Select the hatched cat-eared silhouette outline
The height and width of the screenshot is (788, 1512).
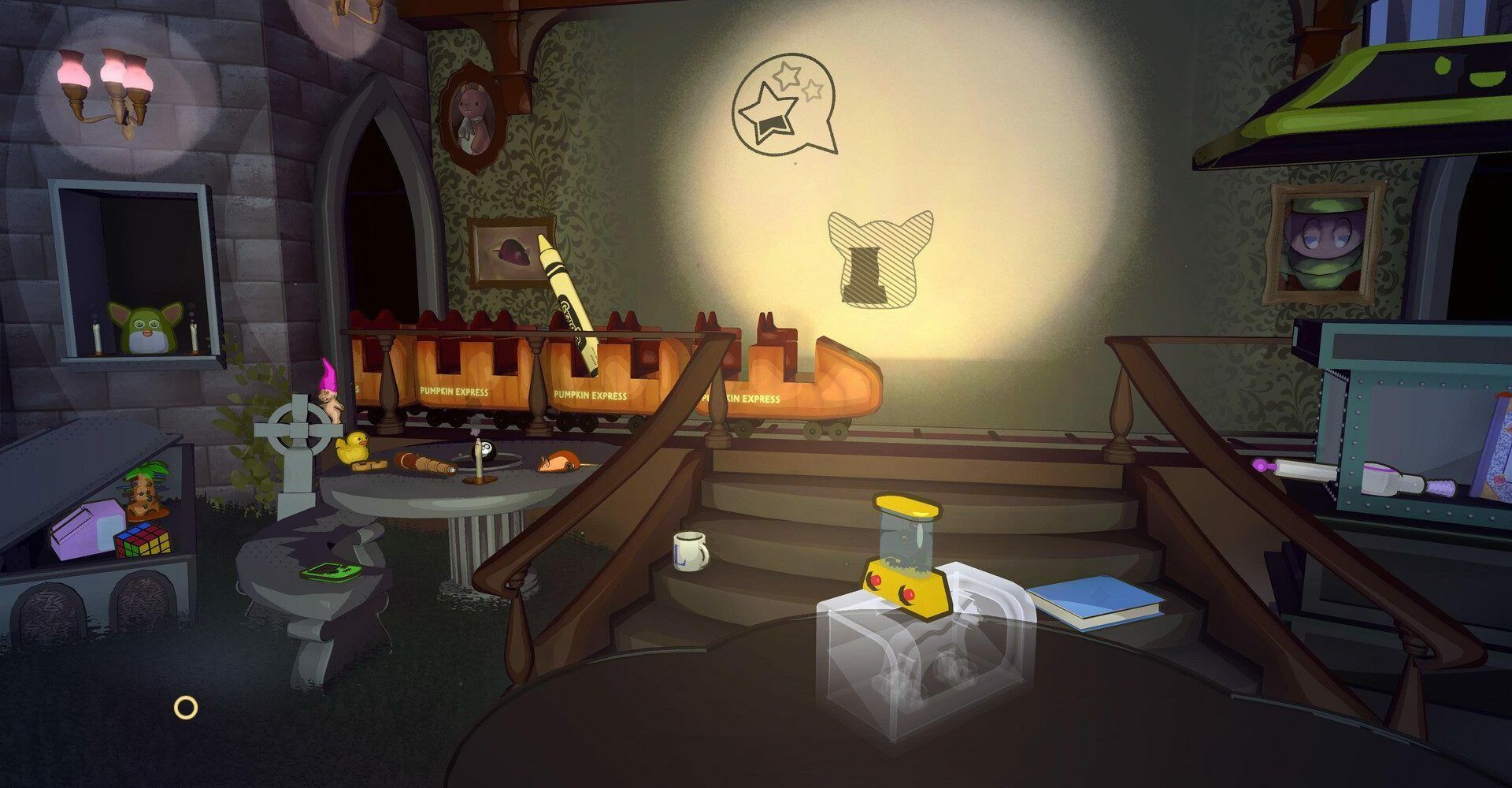(880, 260)
